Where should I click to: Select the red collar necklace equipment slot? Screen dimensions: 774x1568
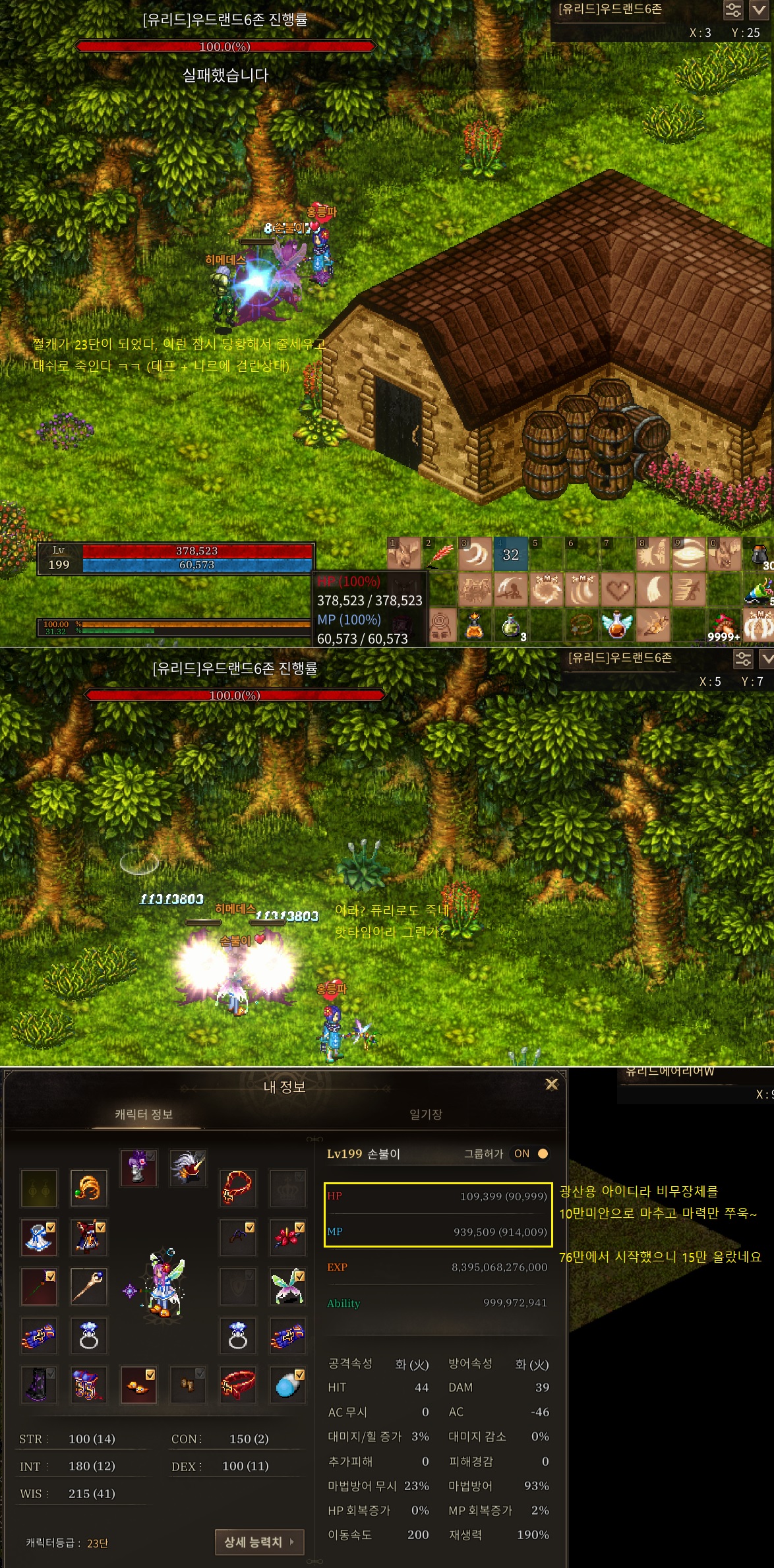tap(237, 1187)
